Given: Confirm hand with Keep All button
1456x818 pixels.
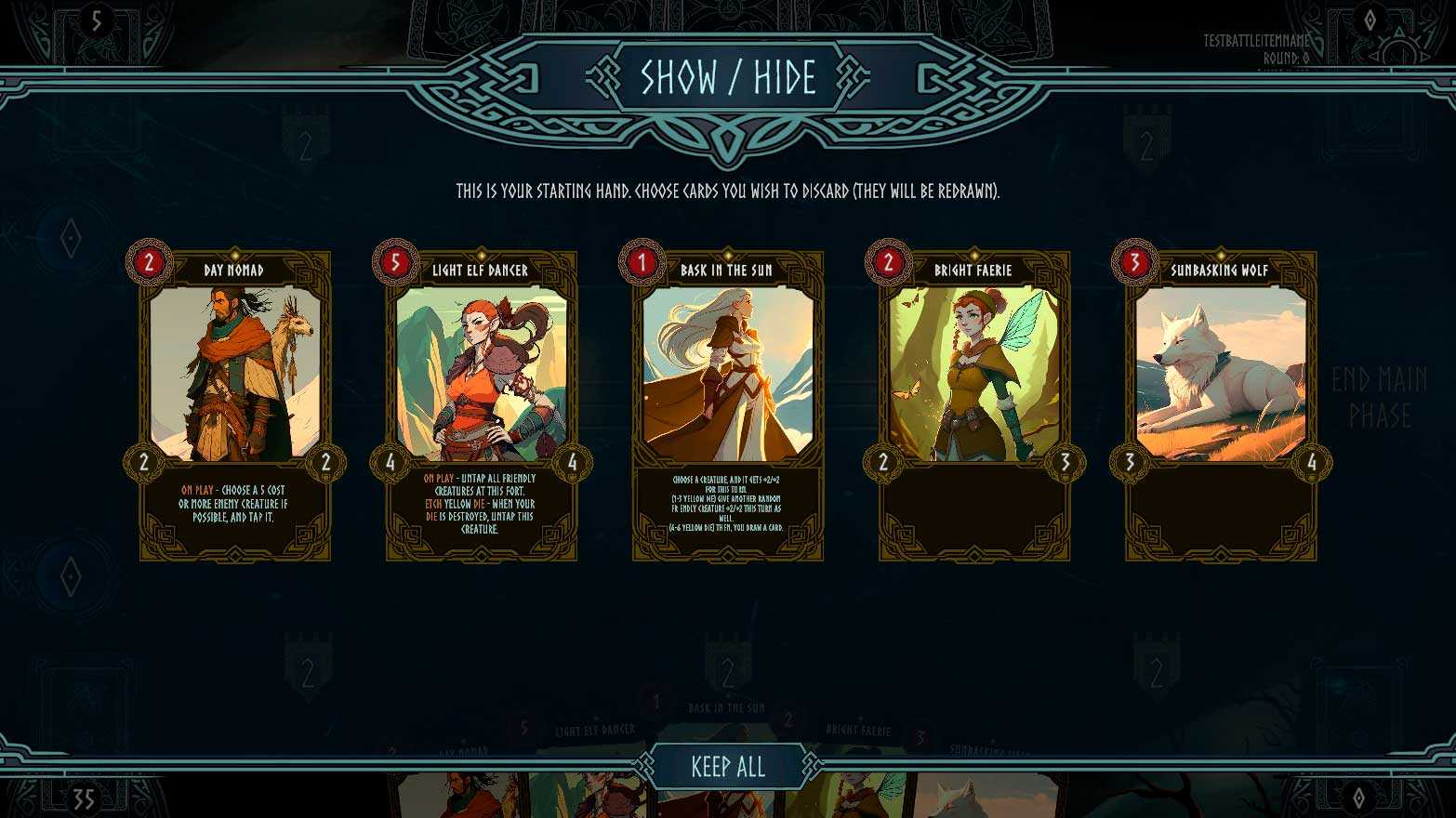Looking at the screenshot, I should 728,767.
